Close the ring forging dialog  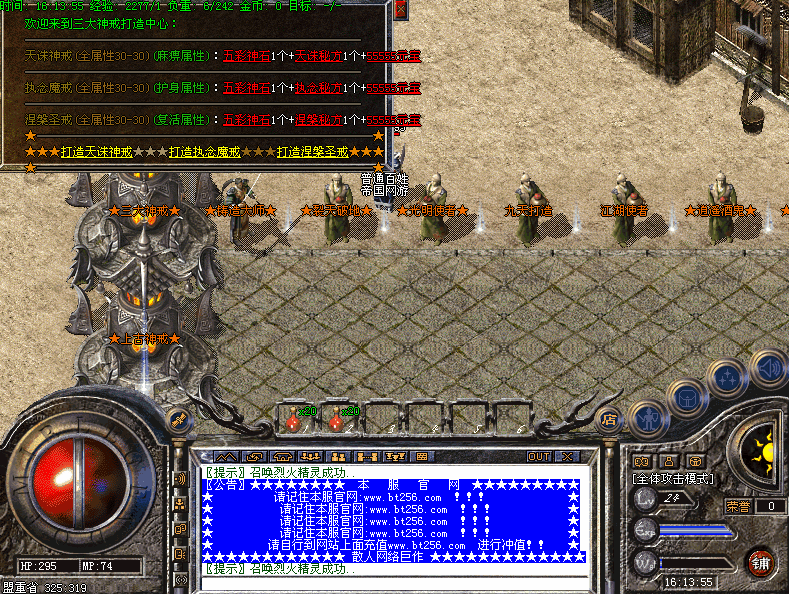(x=400, y=9)
